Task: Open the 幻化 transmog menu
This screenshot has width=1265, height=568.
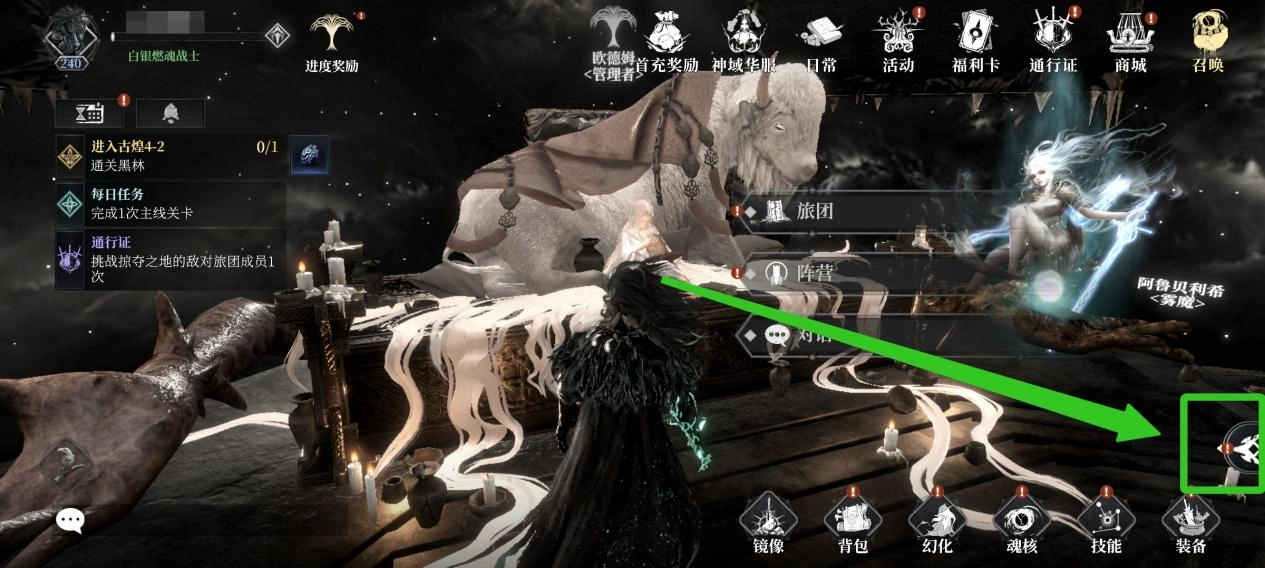Action: click(937, 523)
